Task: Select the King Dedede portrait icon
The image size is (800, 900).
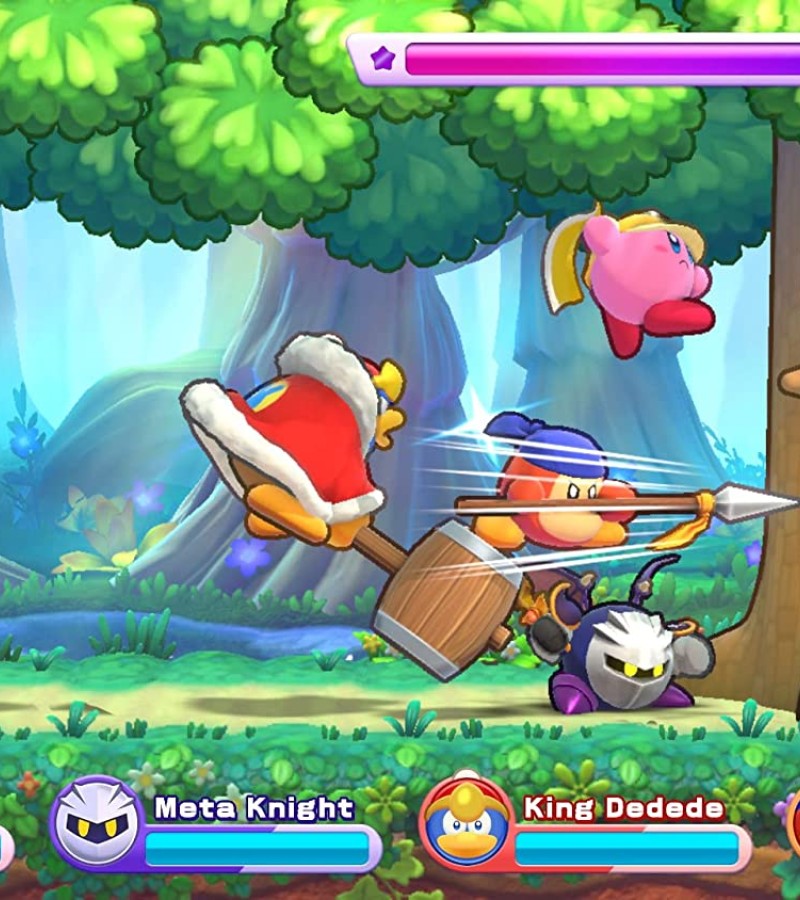Action: click(x=467, y=824)
